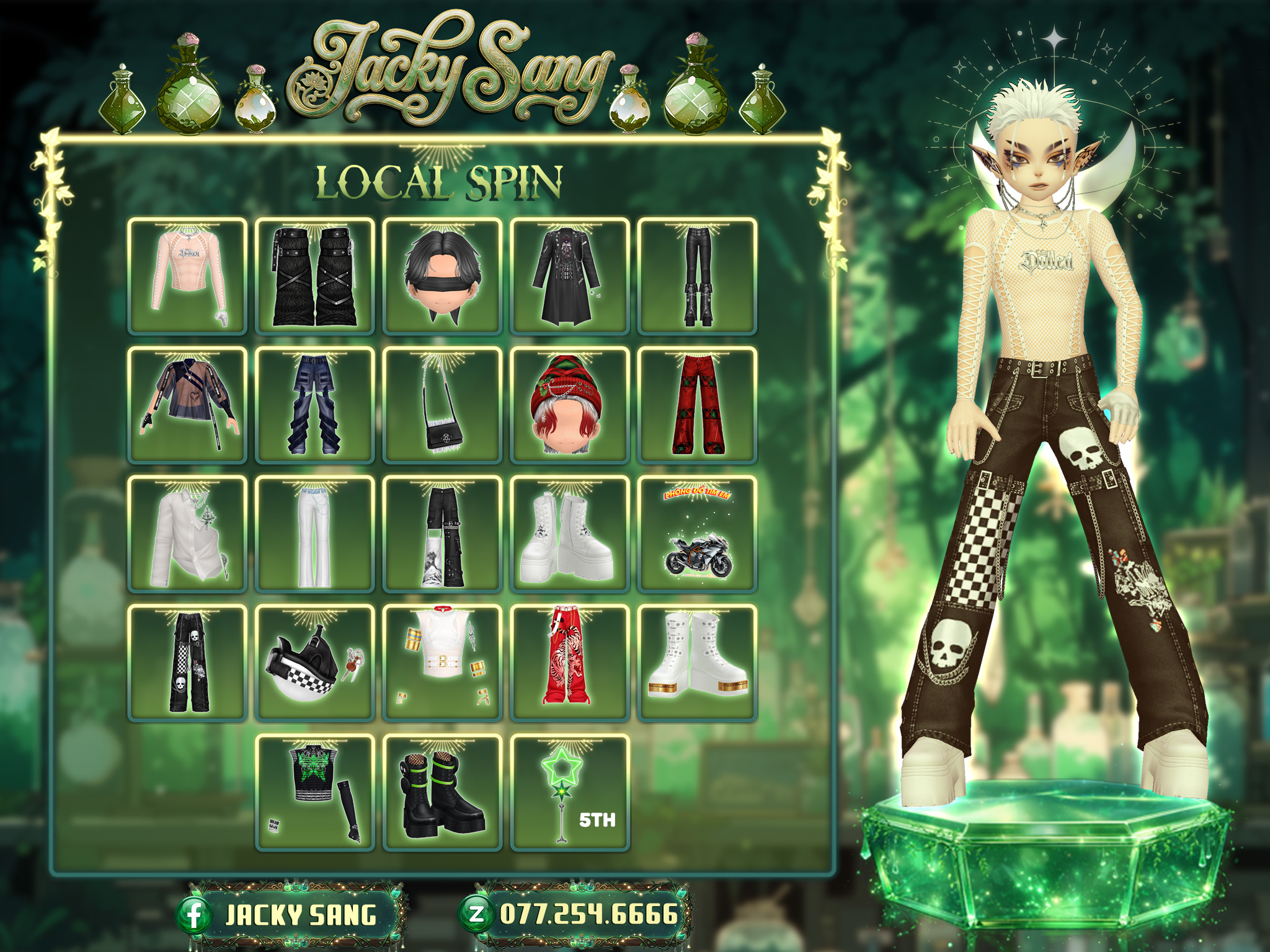Choose the black boots with green straps
The height and width of the screenshot is (952, 1270).
click(442, 791)
